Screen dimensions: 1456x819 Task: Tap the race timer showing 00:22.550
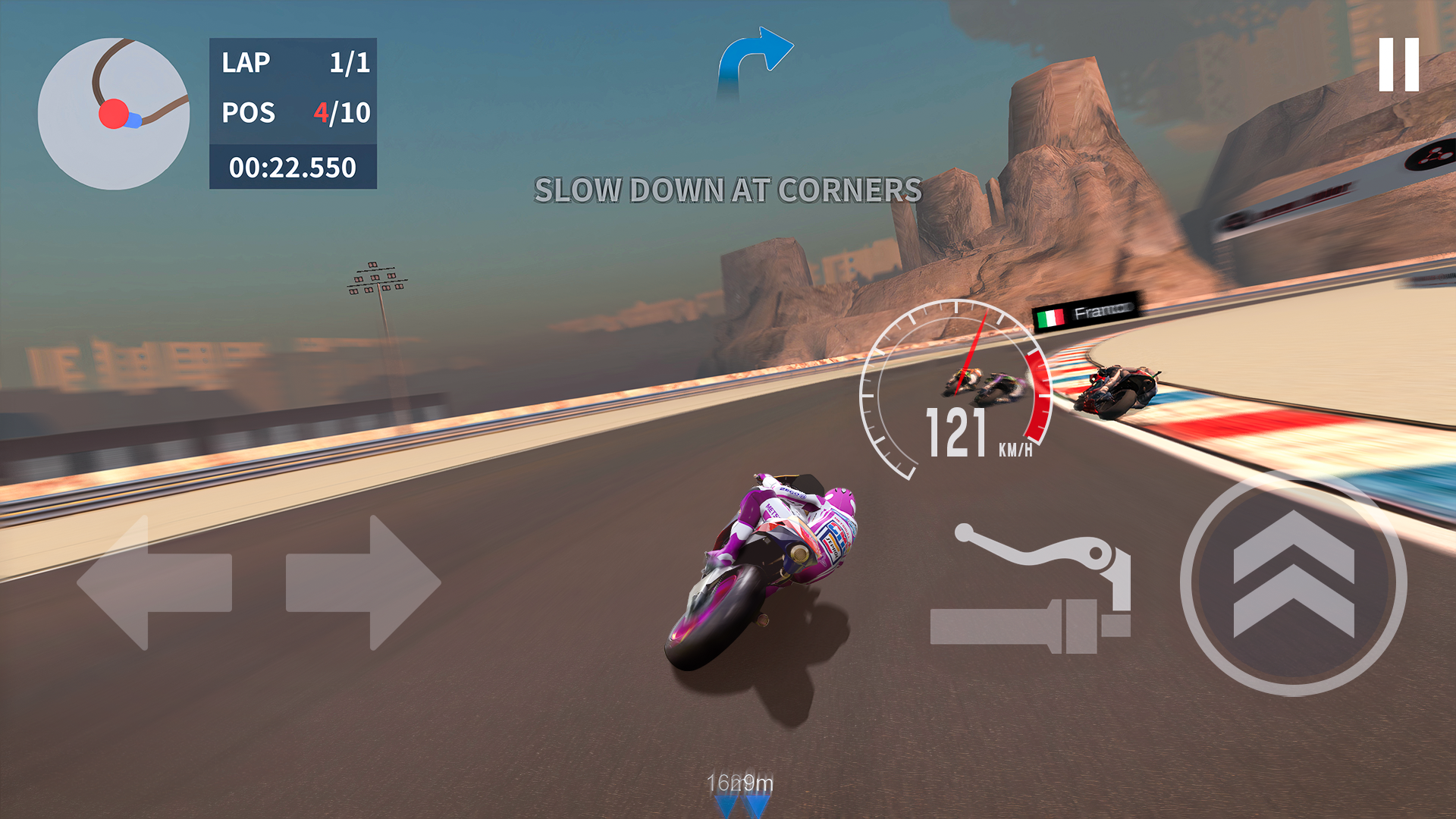click(294, 166)
